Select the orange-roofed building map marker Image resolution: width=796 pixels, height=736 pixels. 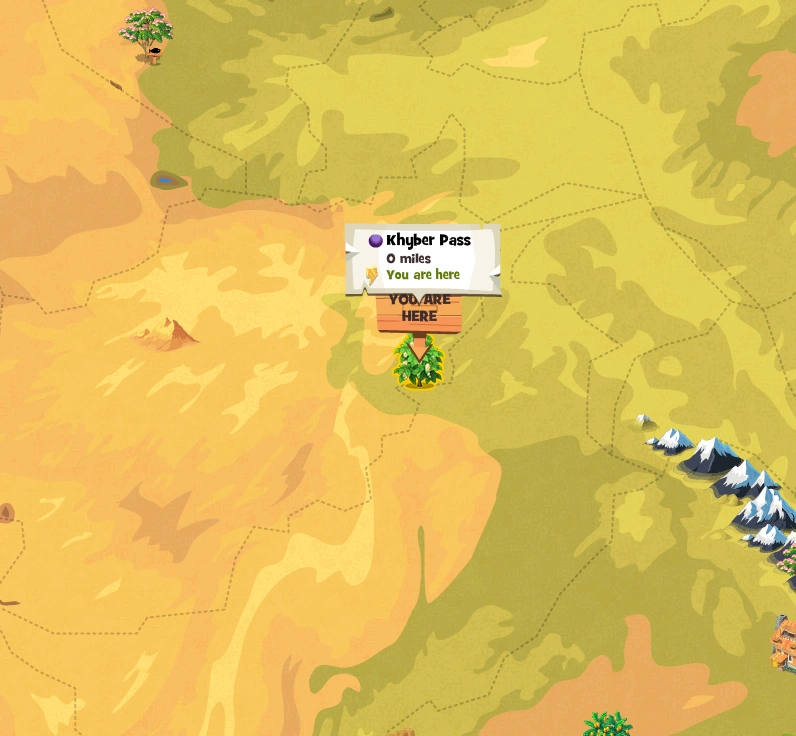[x=784, y=643]
